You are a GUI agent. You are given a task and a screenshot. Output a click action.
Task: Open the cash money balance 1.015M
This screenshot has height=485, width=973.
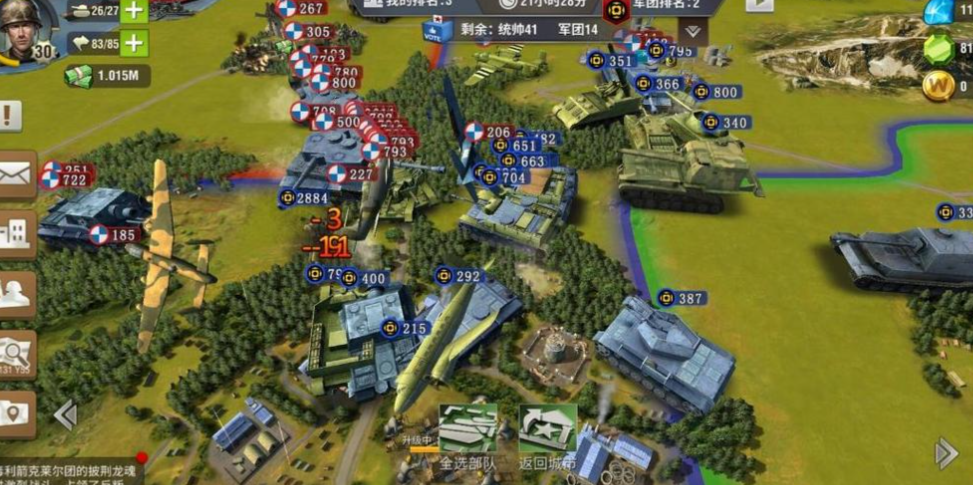coord(108,76)
